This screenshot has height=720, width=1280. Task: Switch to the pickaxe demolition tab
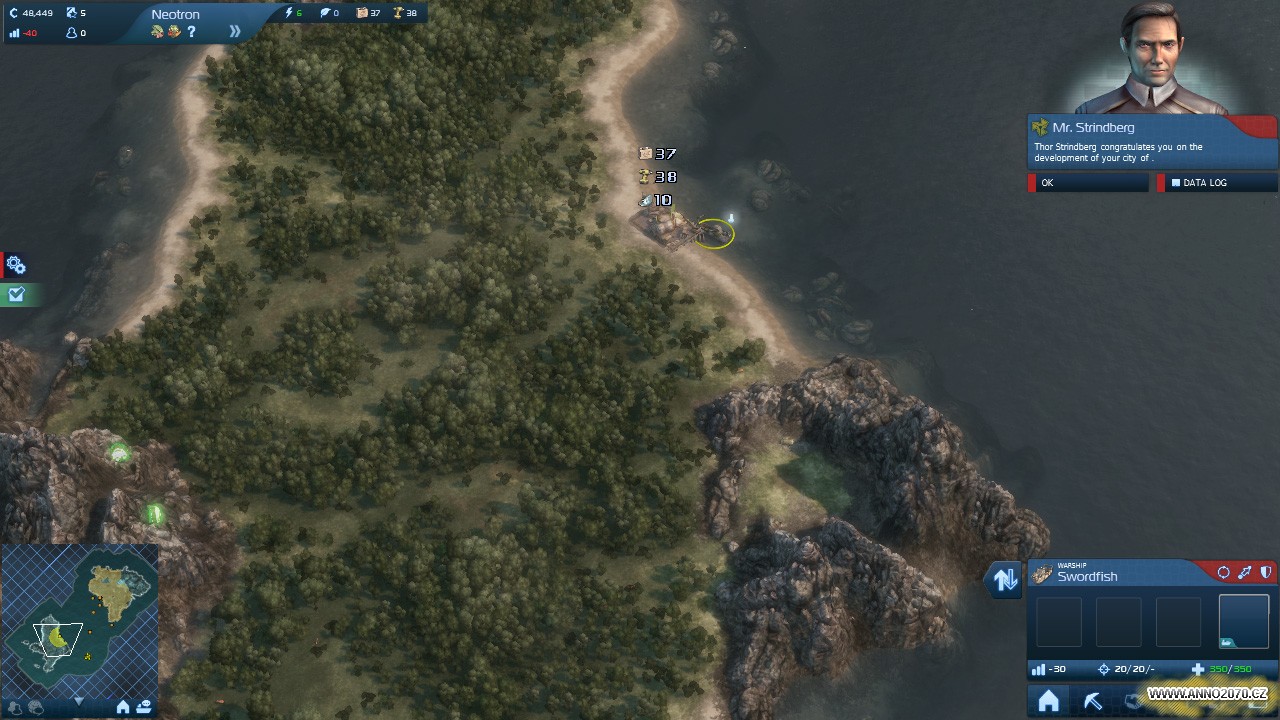pyautogui.click(x=1092, y=701)
